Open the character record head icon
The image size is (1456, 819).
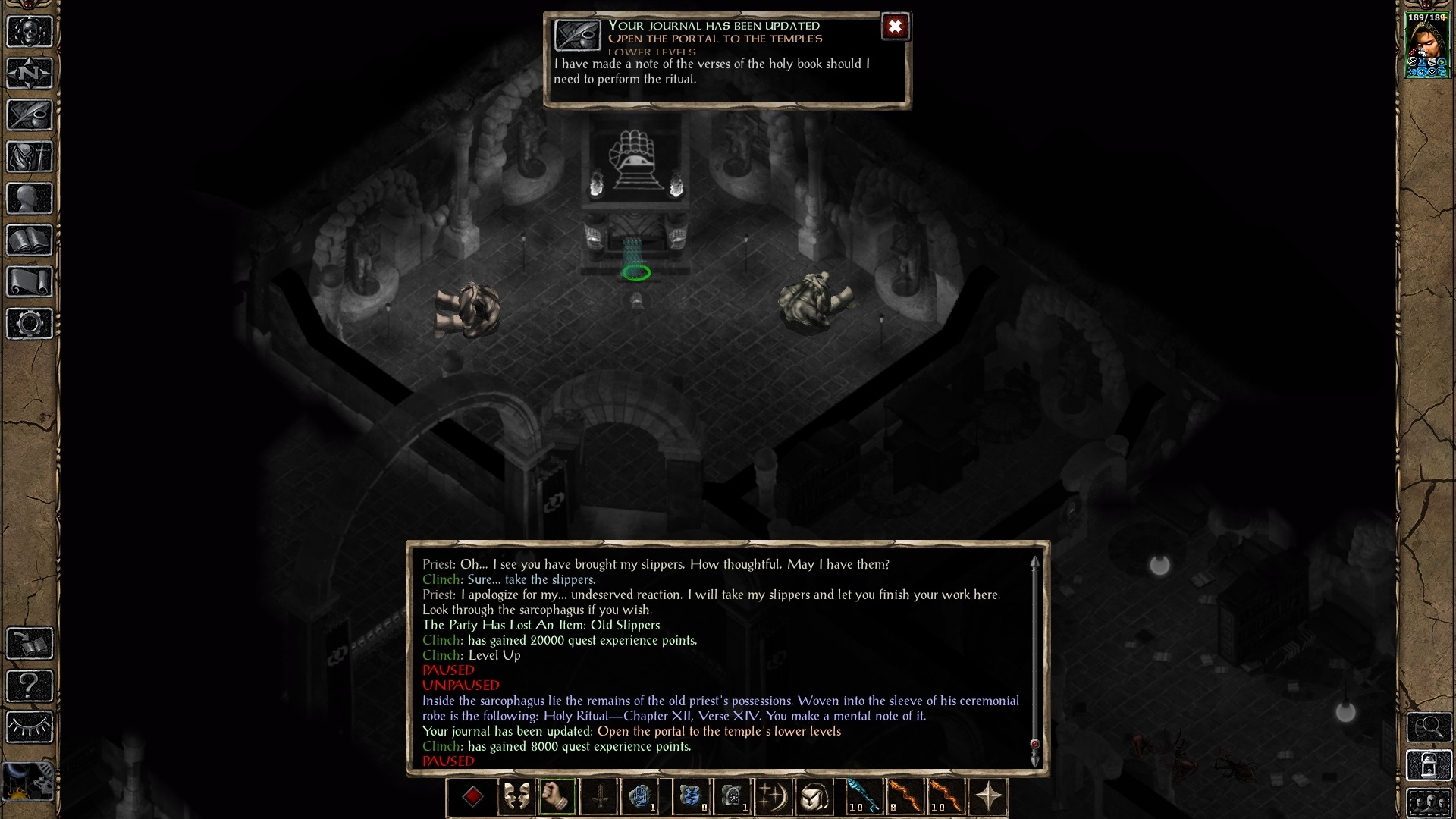[x=30, y=199]
